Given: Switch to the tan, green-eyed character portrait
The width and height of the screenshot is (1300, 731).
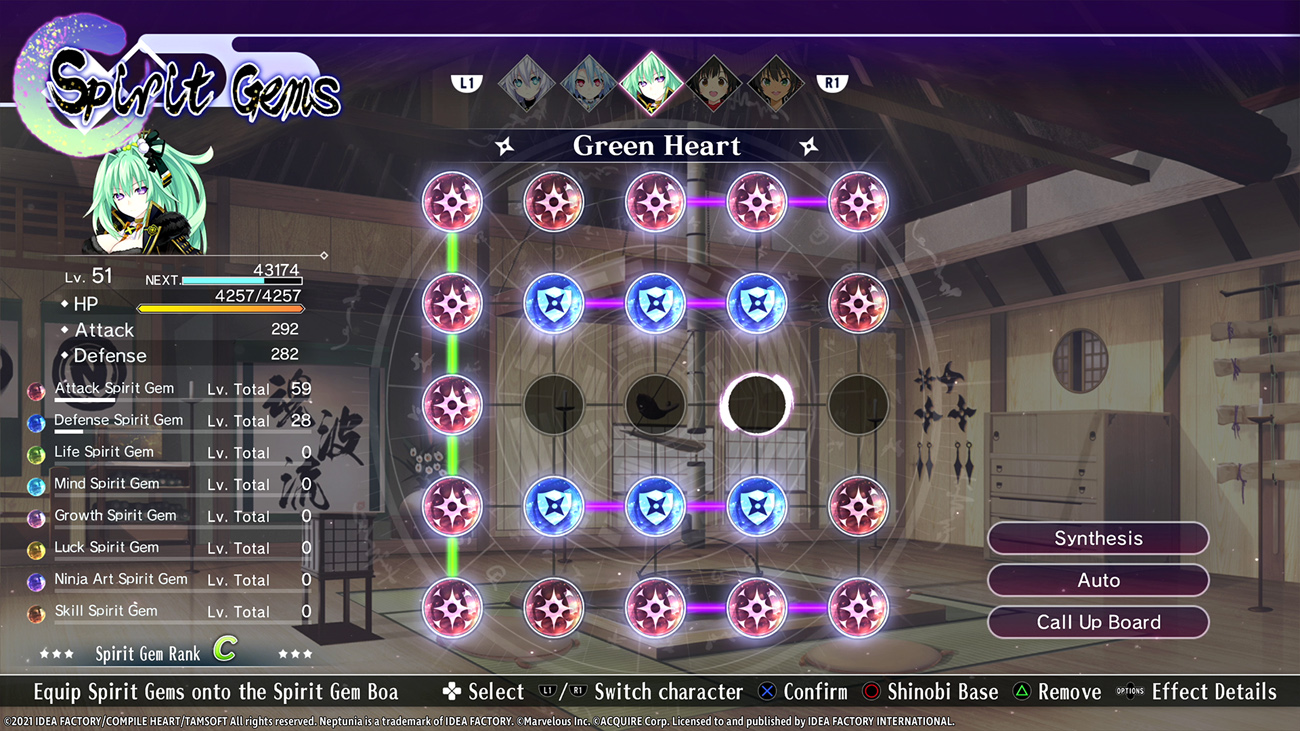Looking at the screenshot, I should [775, 84].
